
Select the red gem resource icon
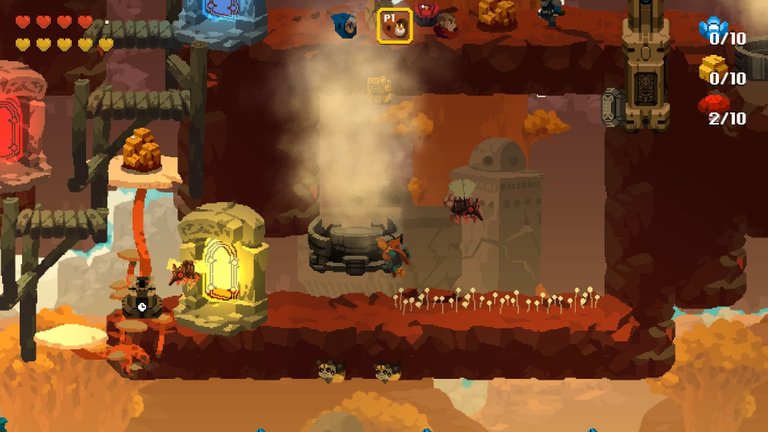pos(713,104)
